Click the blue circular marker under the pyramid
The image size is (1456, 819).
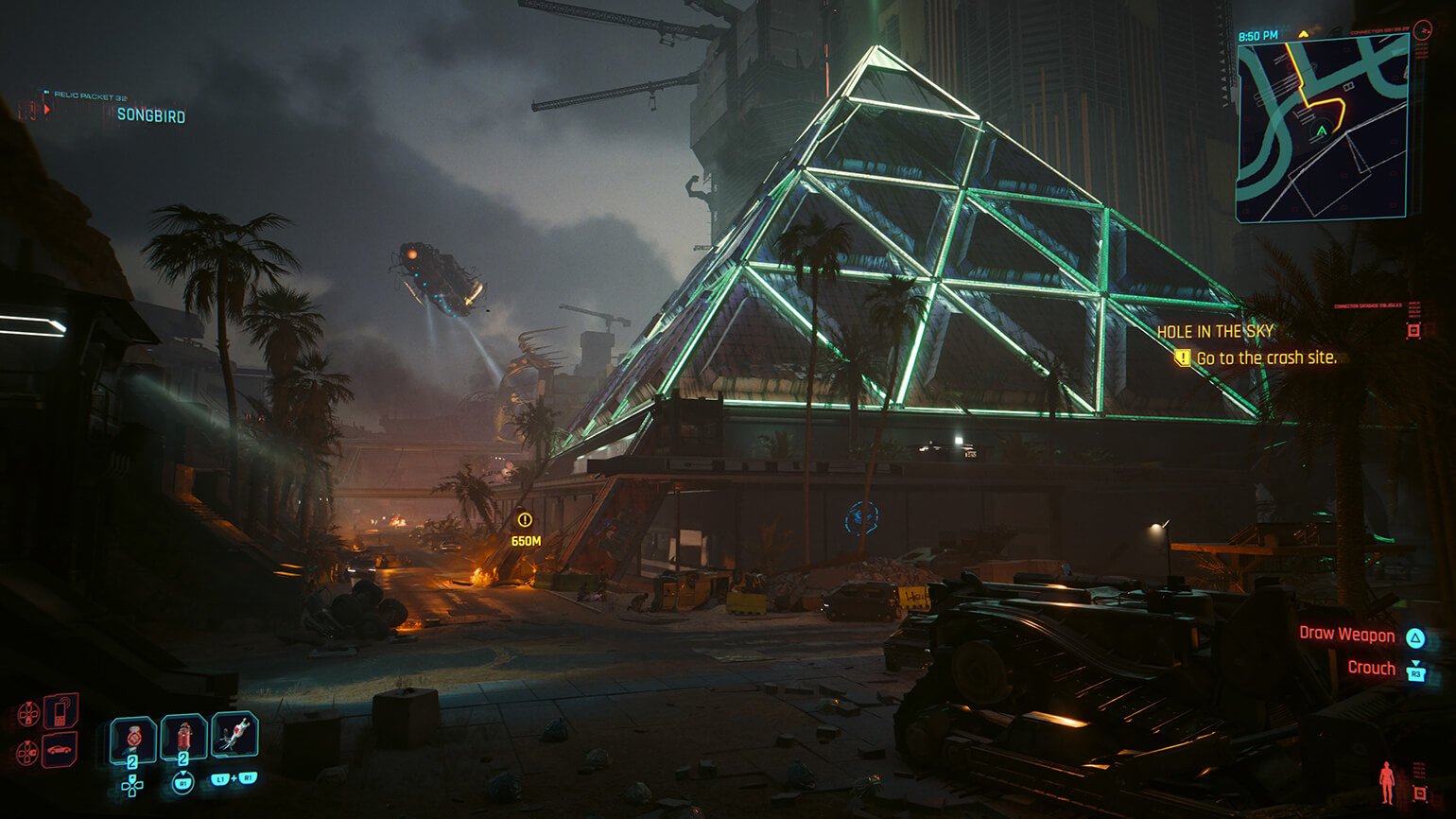pyautogui.click(x=861, y=517)
